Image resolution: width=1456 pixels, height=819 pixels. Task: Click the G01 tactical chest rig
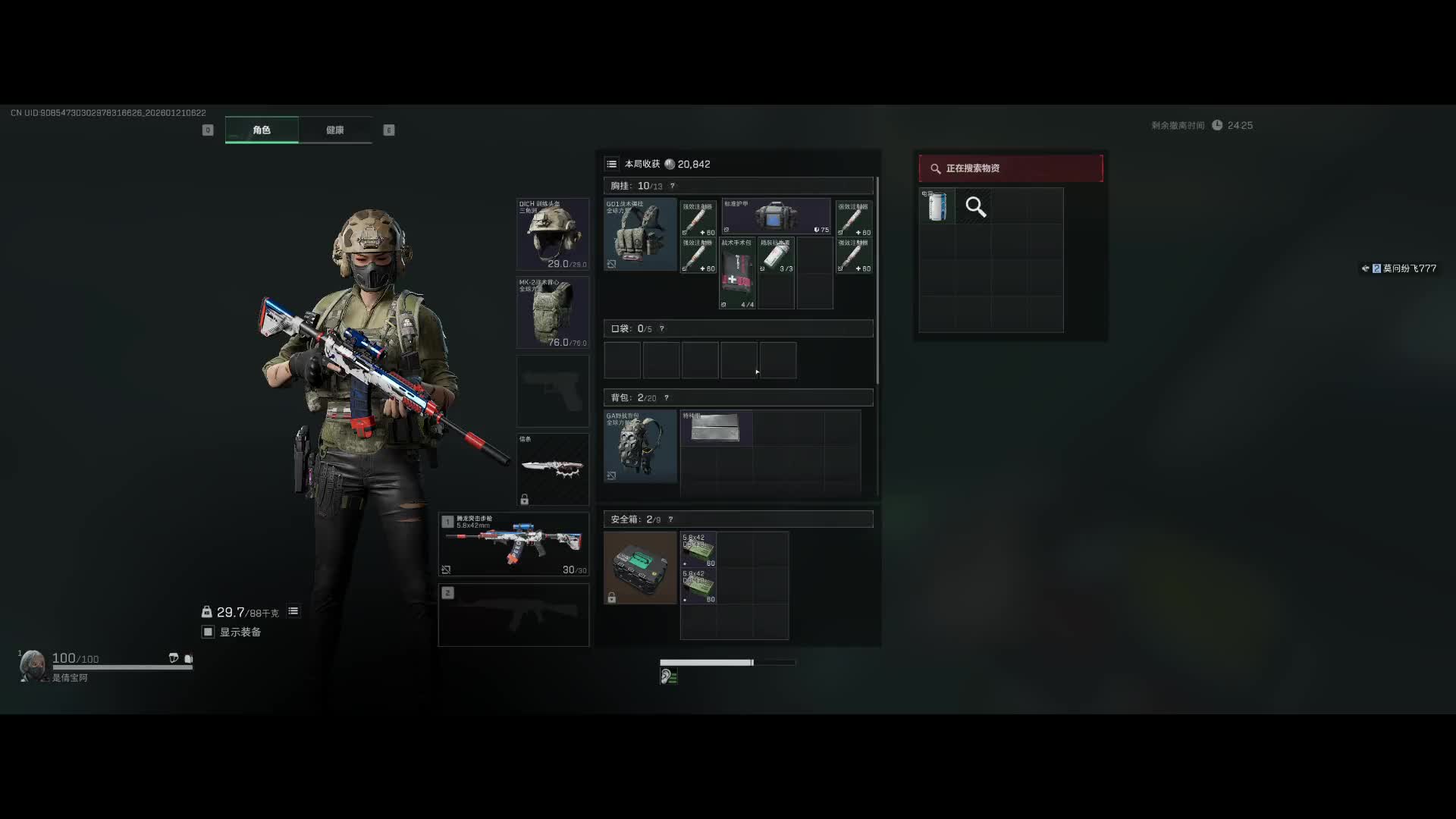click(640, 234)
